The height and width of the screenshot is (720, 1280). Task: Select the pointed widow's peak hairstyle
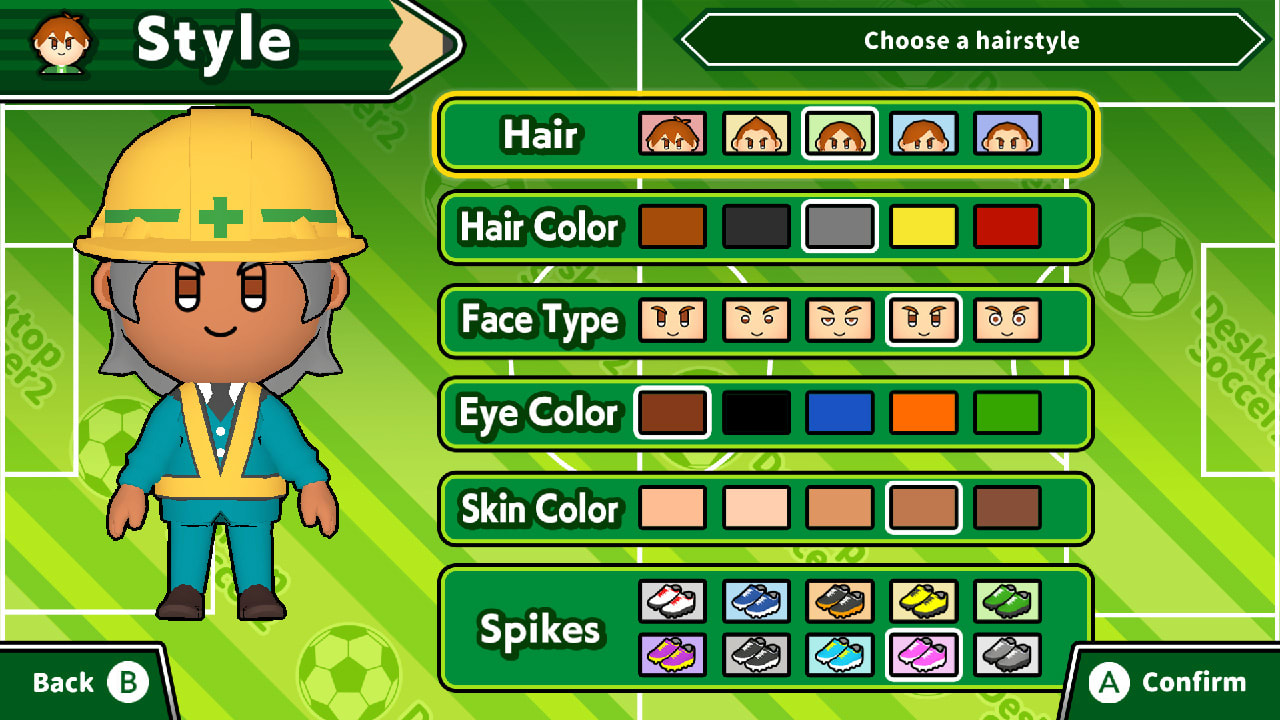[x=756, y=135]
